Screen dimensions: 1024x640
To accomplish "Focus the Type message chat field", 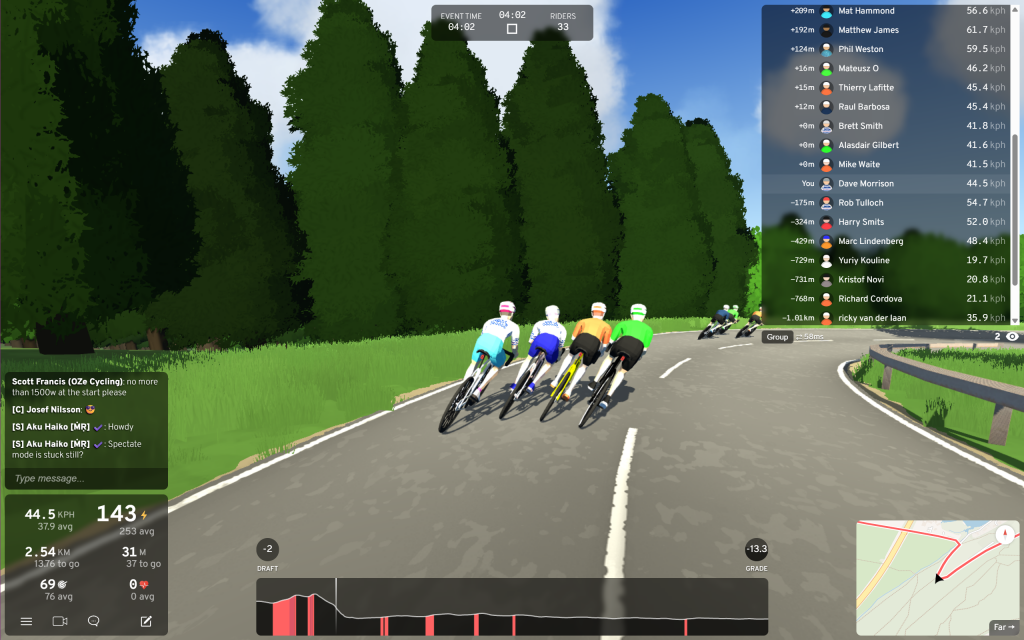I will click(85, 479).
